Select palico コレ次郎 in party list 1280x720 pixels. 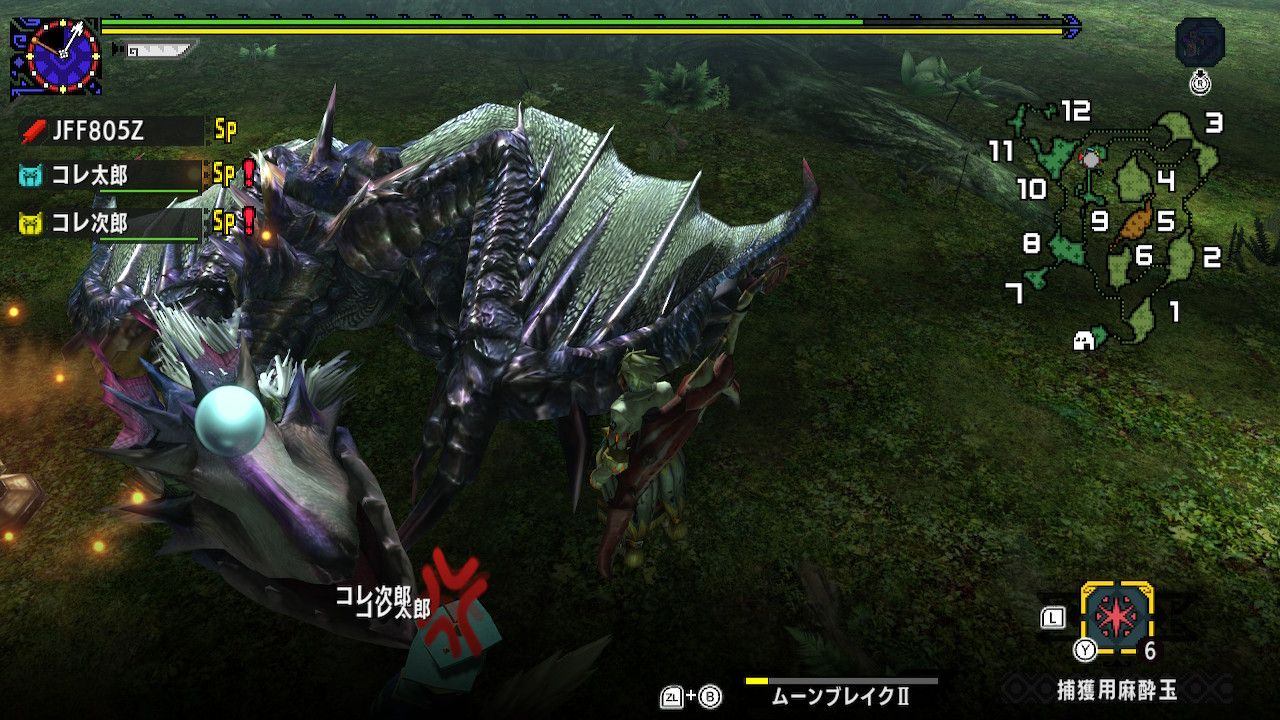110,222
